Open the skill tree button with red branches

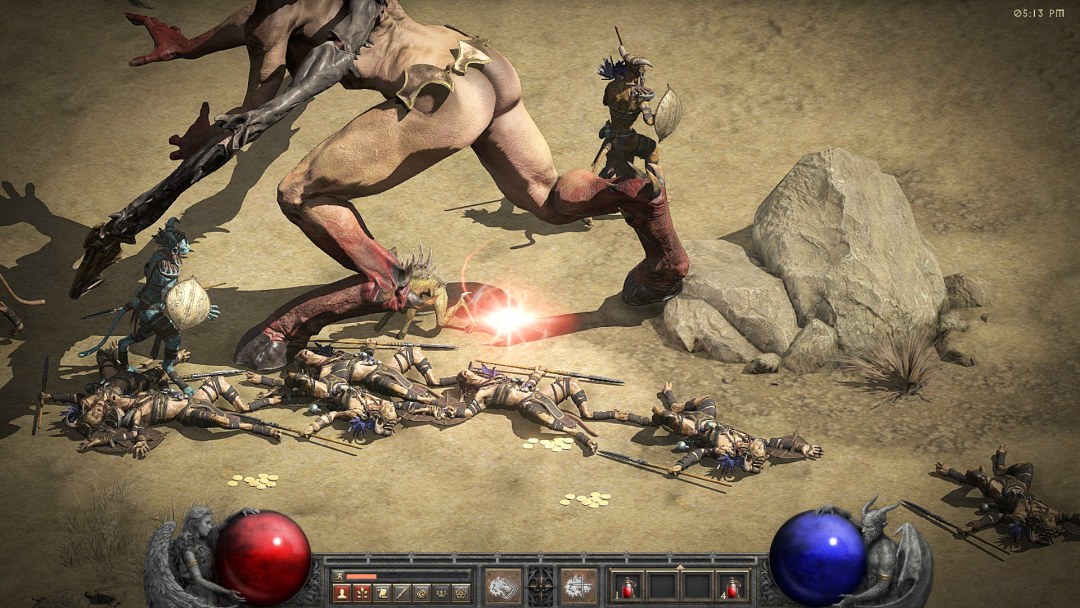click(361, 592)
